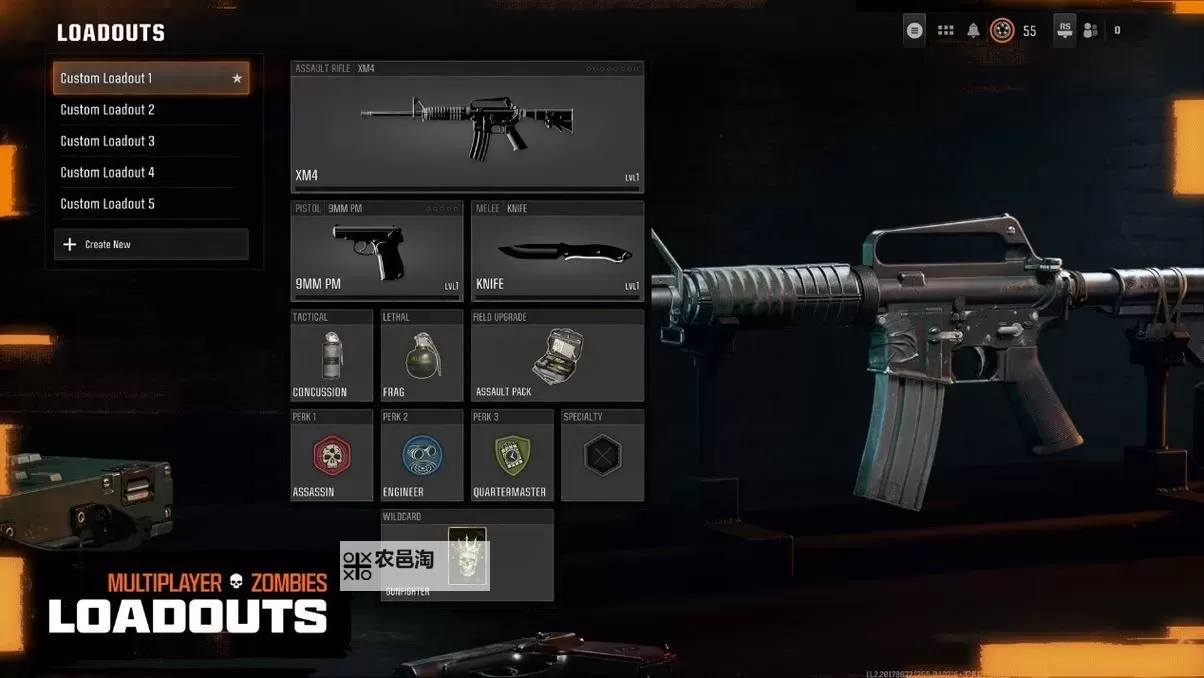Open the Assault Pack field upgrade
Image resolution: width=1204 pixels, height=678 pixels.
557,356
